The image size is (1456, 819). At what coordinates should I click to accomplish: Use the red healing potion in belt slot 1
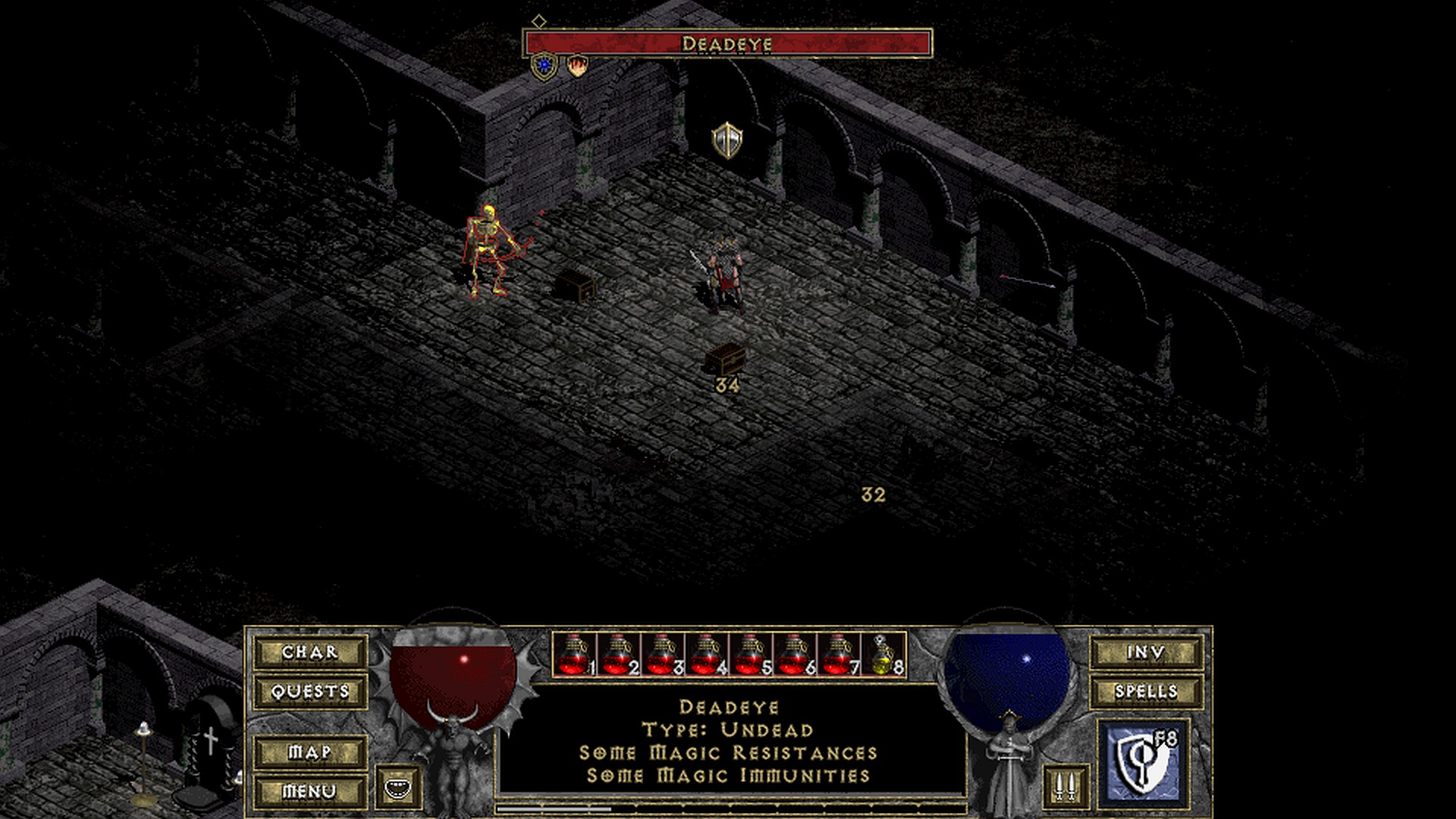(575, 654)
